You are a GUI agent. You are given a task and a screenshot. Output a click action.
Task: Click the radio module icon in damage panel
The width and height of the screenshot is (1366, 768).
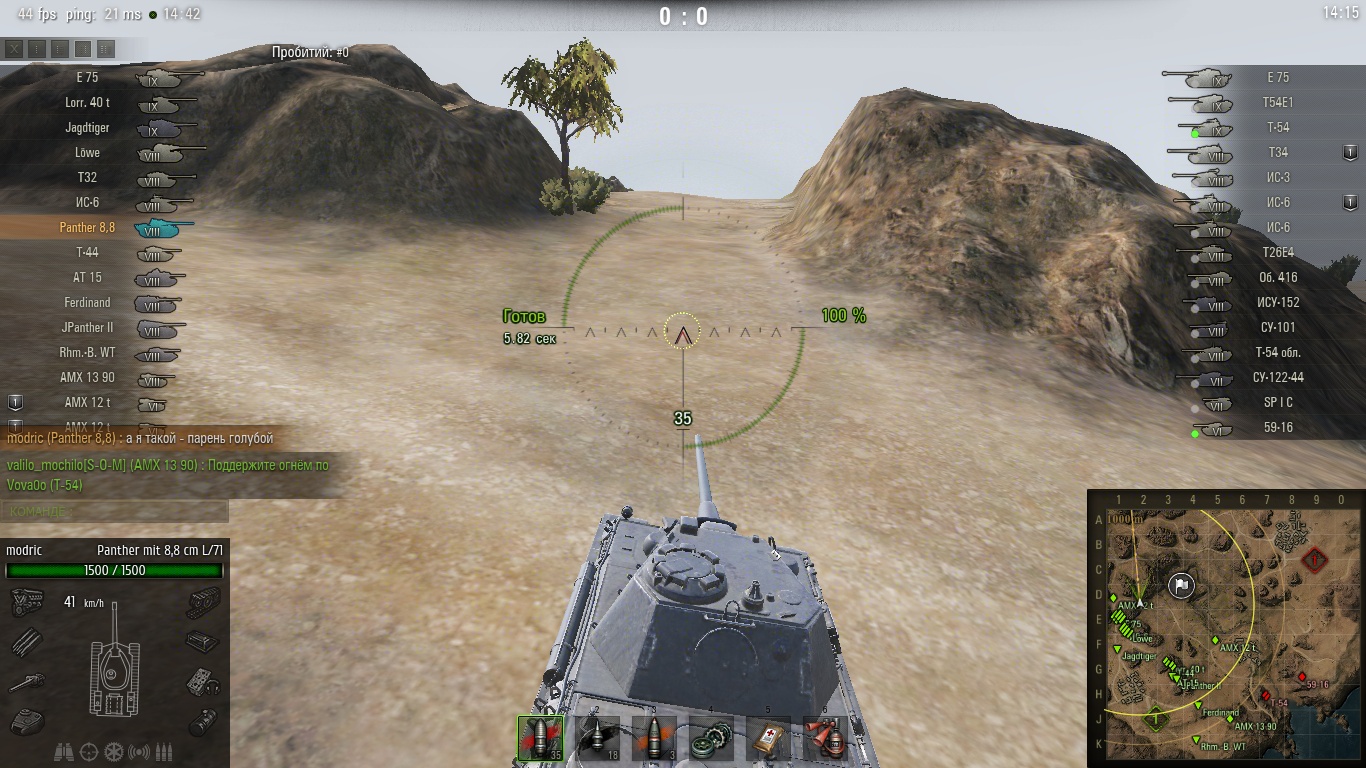[x=203, y=682]
